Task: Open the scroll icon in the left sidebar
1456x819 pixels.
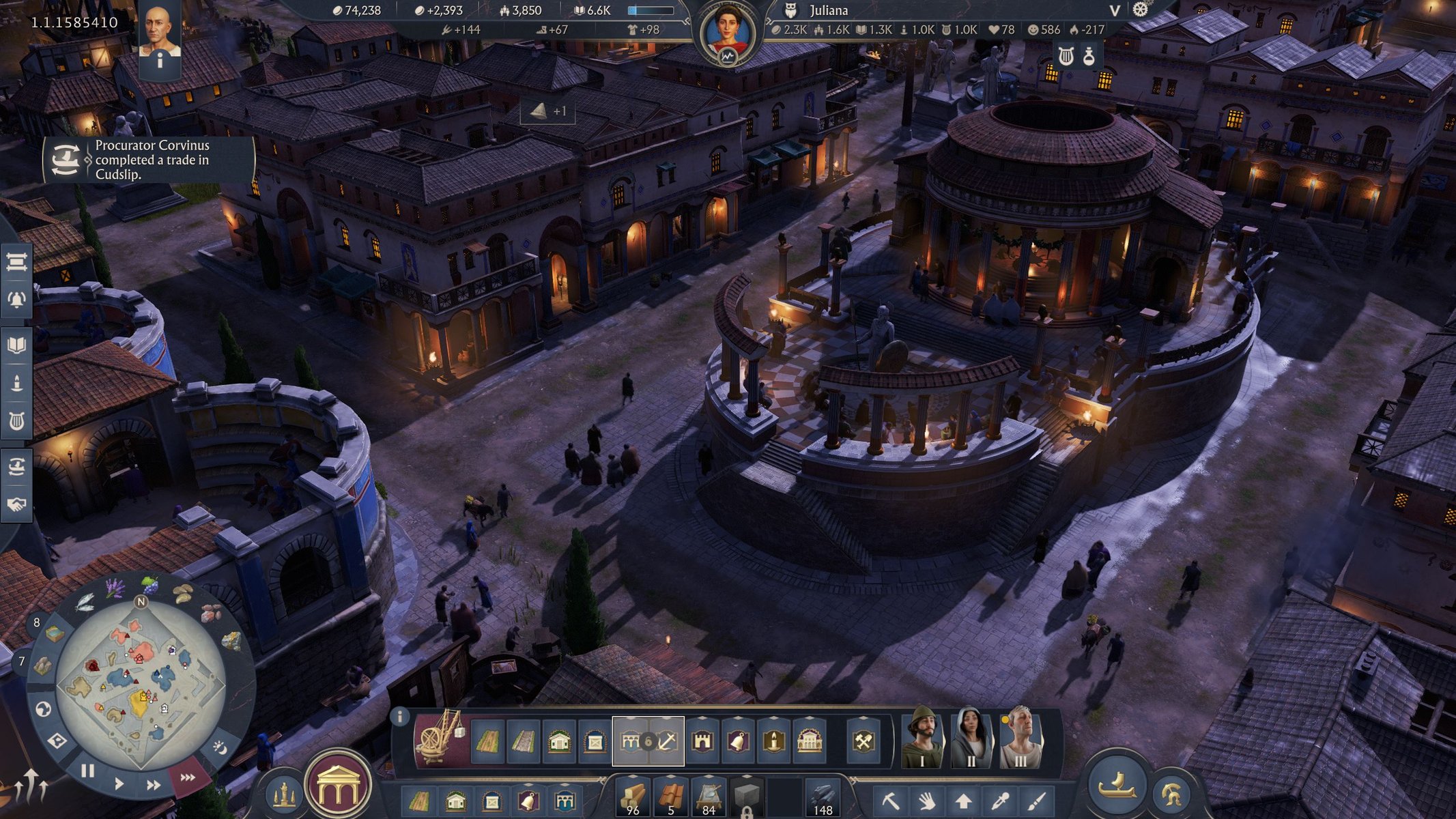Action: click(16, 262)
